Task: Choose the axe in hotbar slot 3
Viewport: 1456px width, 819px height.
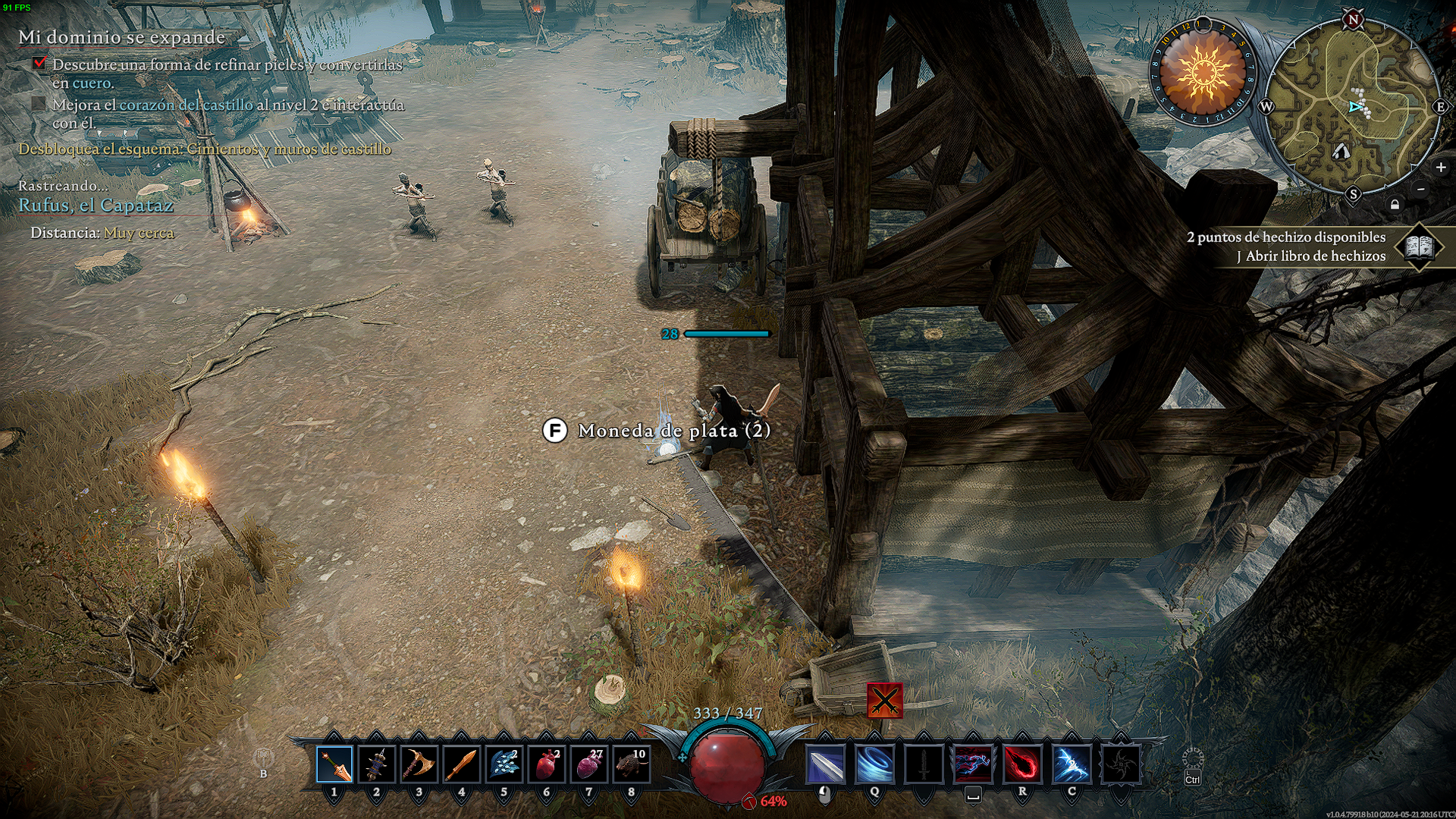Action: coord(419,764)
